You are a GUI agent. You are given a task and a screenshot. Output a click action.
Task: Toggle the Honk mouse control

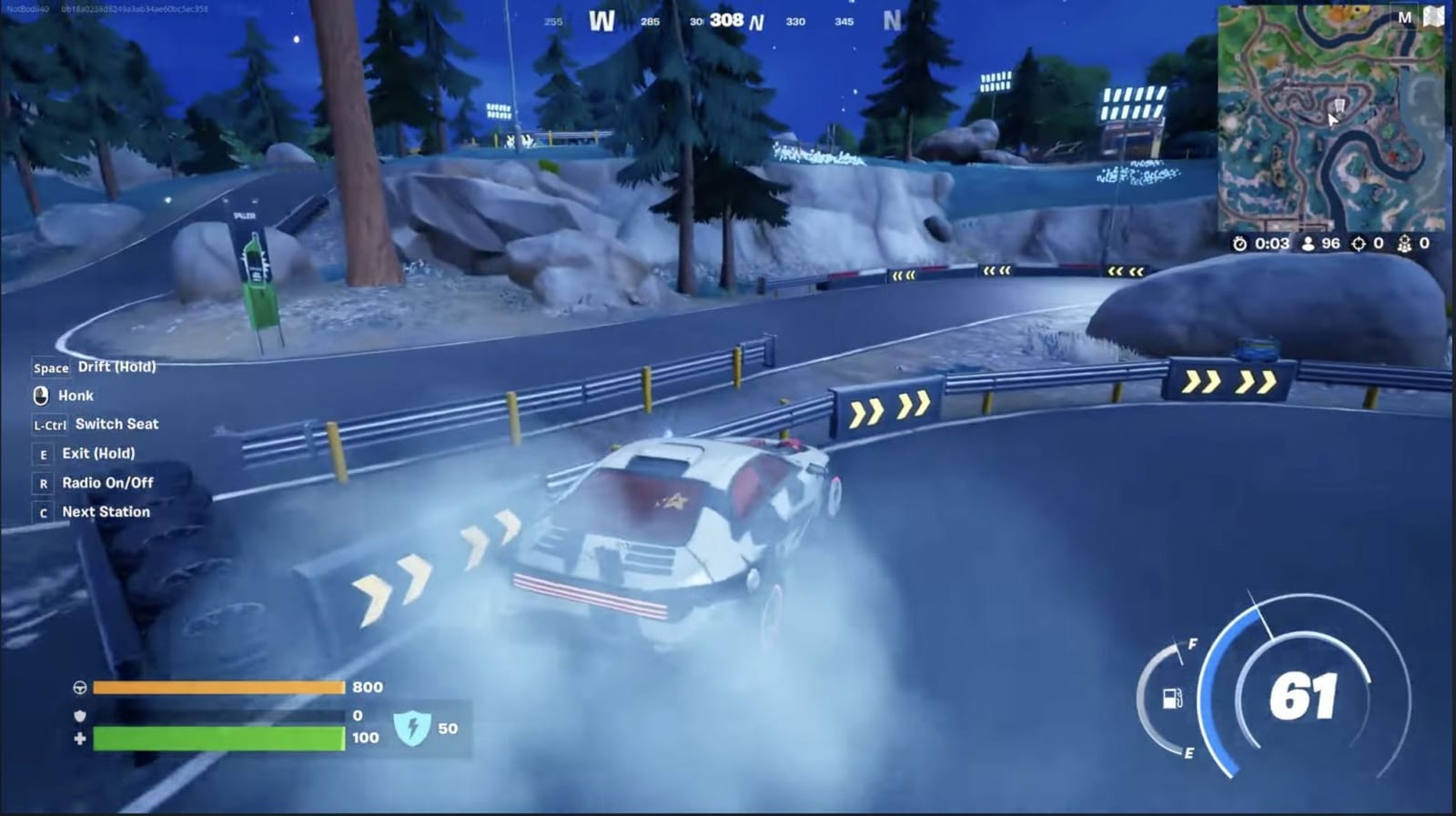76,396
